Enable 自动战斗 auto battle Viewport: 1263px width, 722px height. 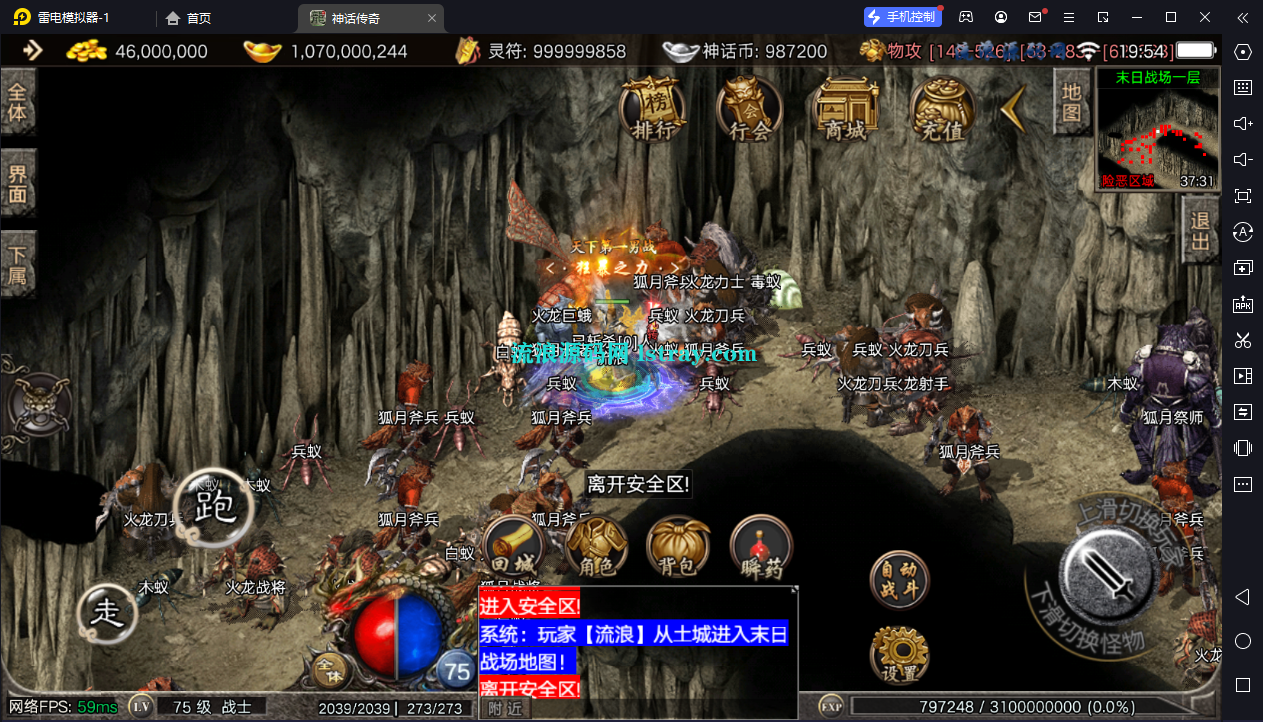(x=898, y=580)
